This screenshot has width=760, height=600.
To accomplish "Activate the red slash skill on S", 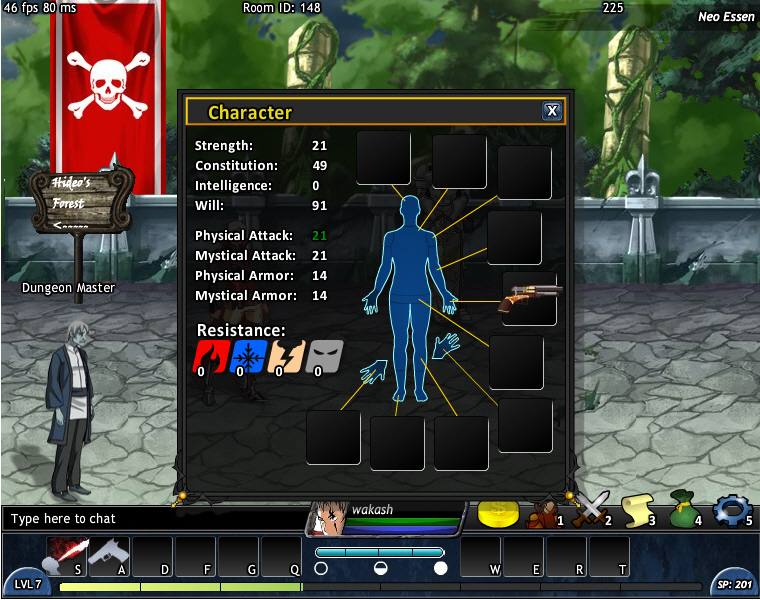I will pos(65,555).
